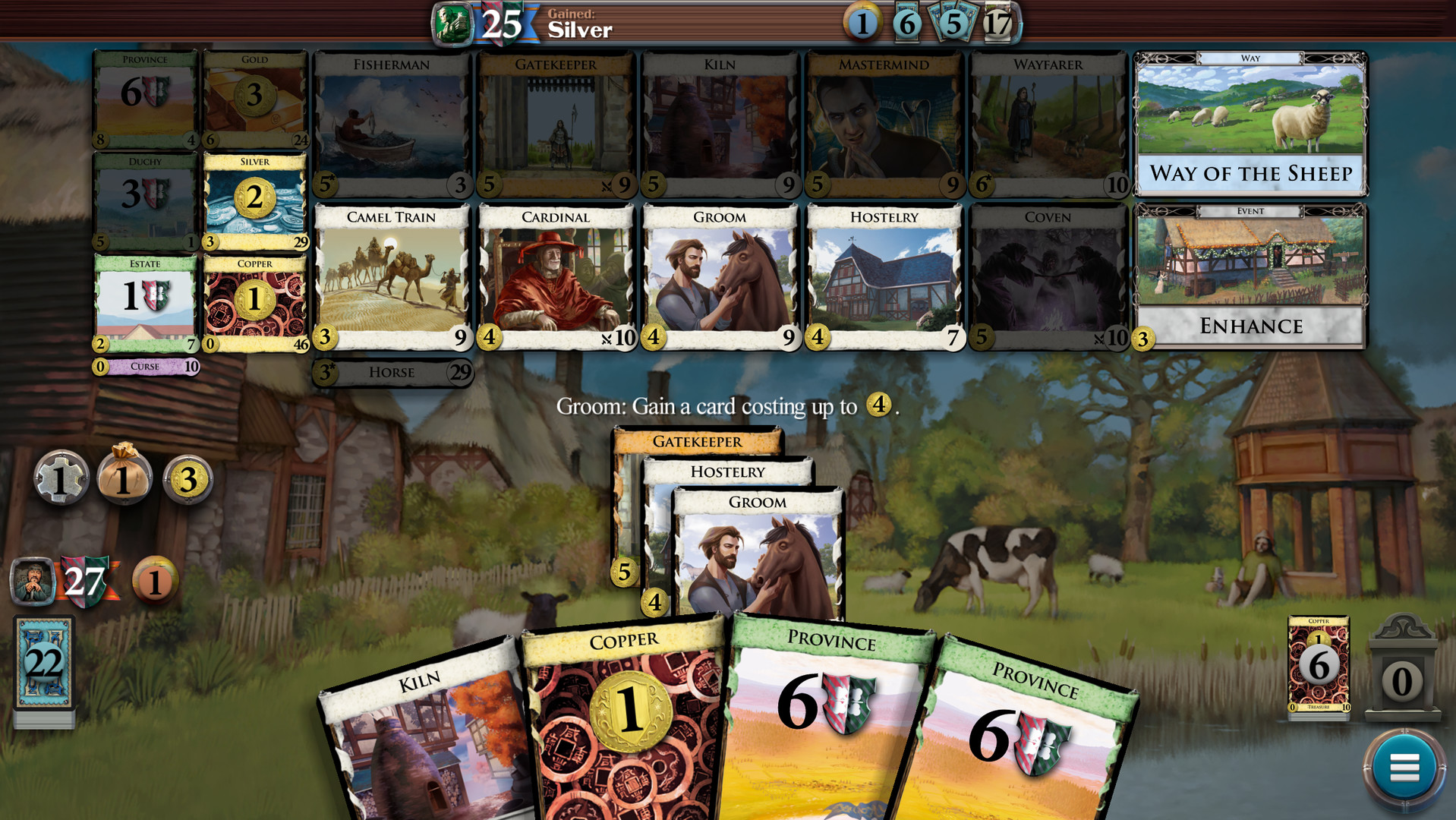Select the Fisherman supply pile

click(x=392, y=121)
